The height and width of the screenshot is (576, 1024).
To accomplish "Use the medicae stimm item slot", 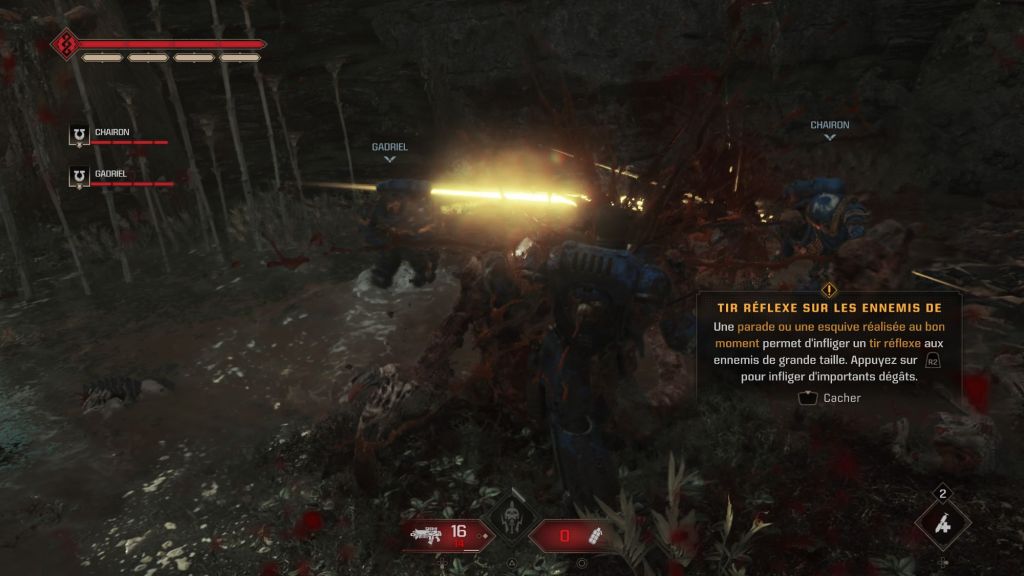I will tap(942, 524).
